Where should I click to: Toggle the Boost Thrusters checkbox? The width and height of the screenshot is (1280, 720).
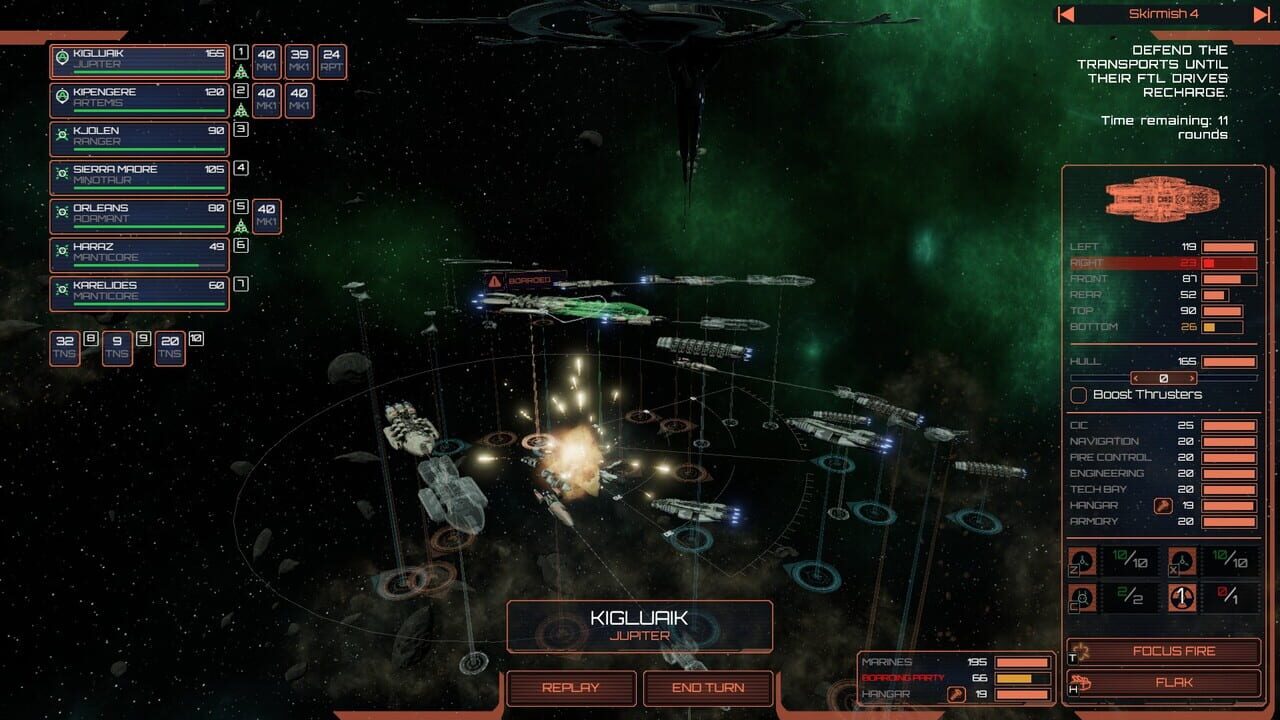pos(1079,395)
